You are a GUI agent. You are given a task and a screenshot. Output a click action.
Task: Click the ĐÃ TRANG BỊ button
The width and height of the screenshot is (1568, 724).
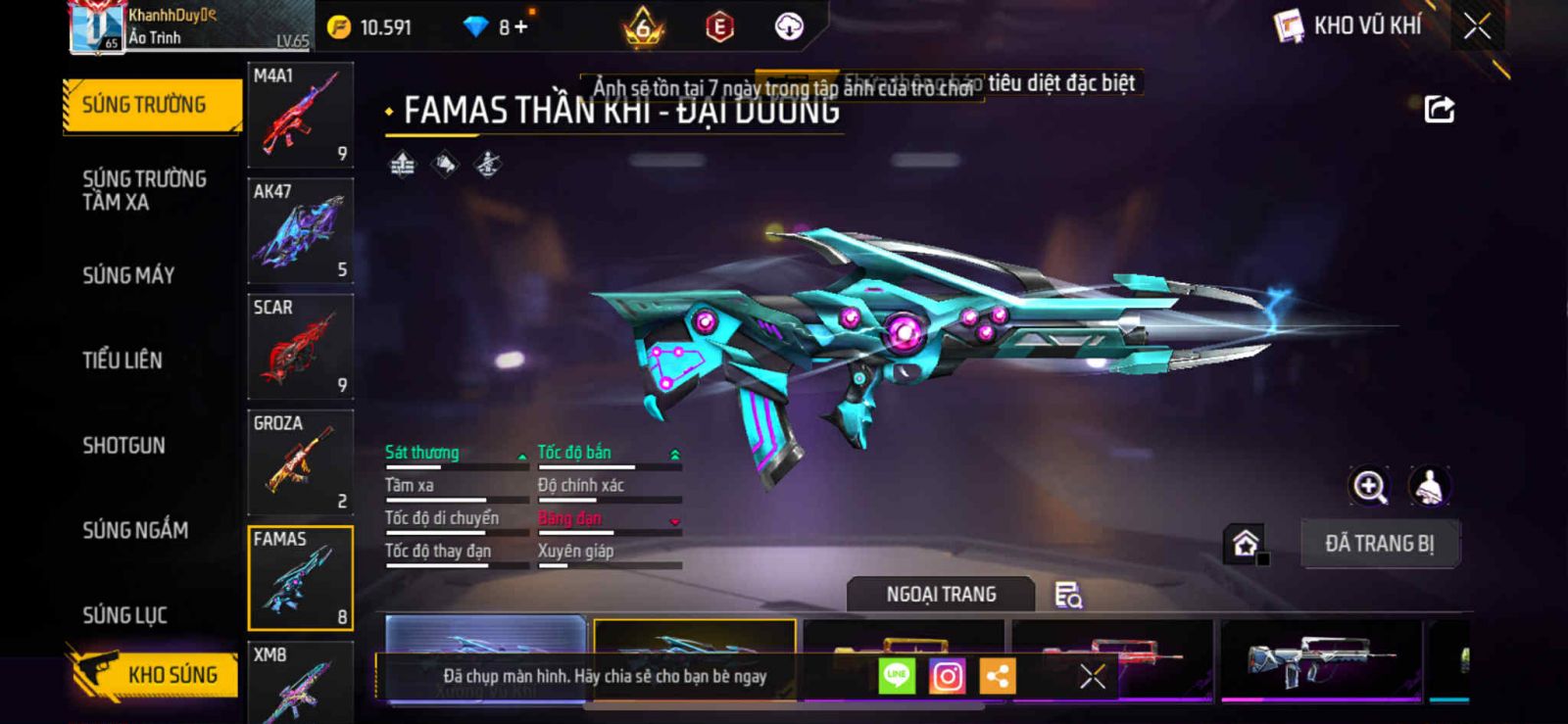coord(1379,544)
